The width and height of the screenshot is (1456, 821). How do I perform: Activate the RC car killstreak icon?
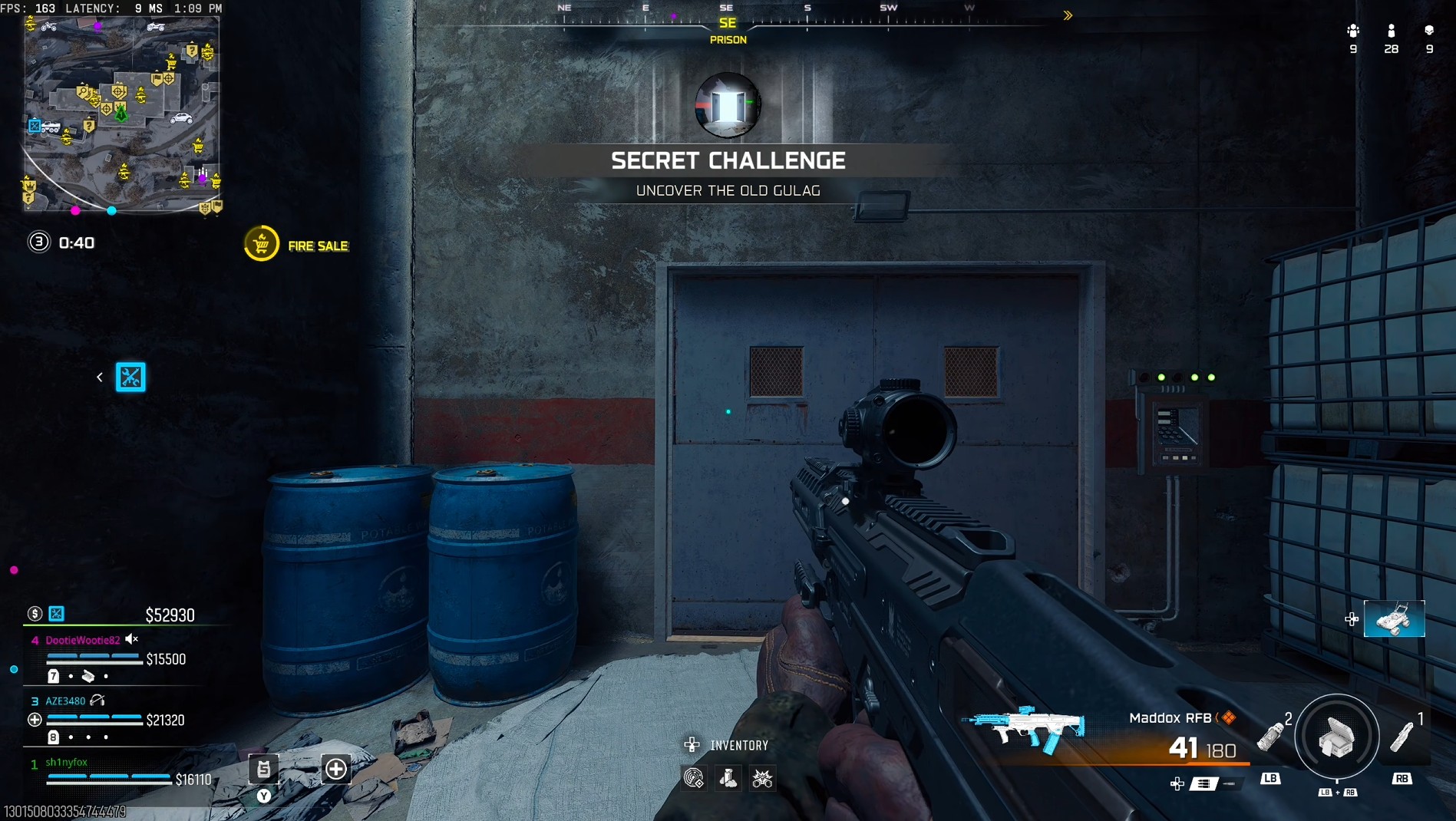pos(1394,618)
